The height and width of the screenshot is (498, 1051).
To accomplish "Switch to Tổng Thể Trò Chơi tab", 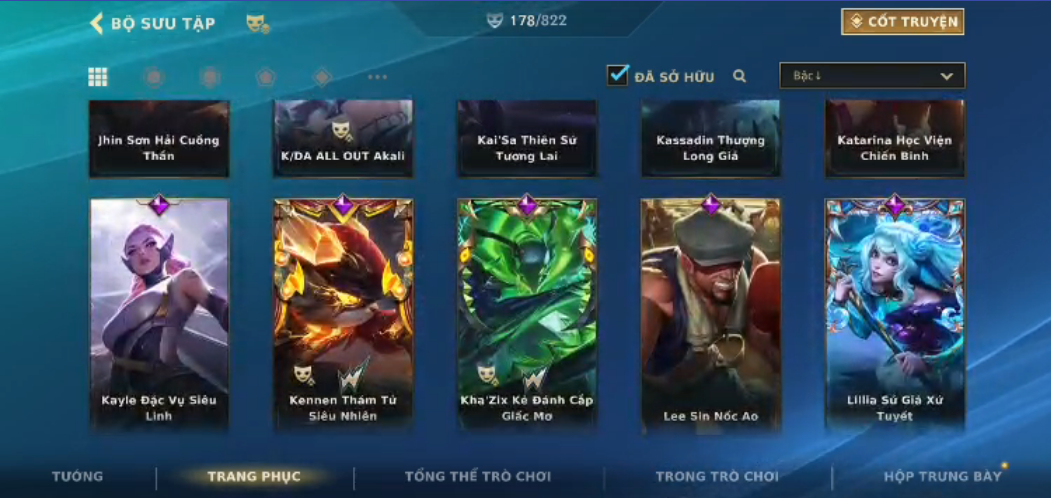I will [x=479, y=476].
